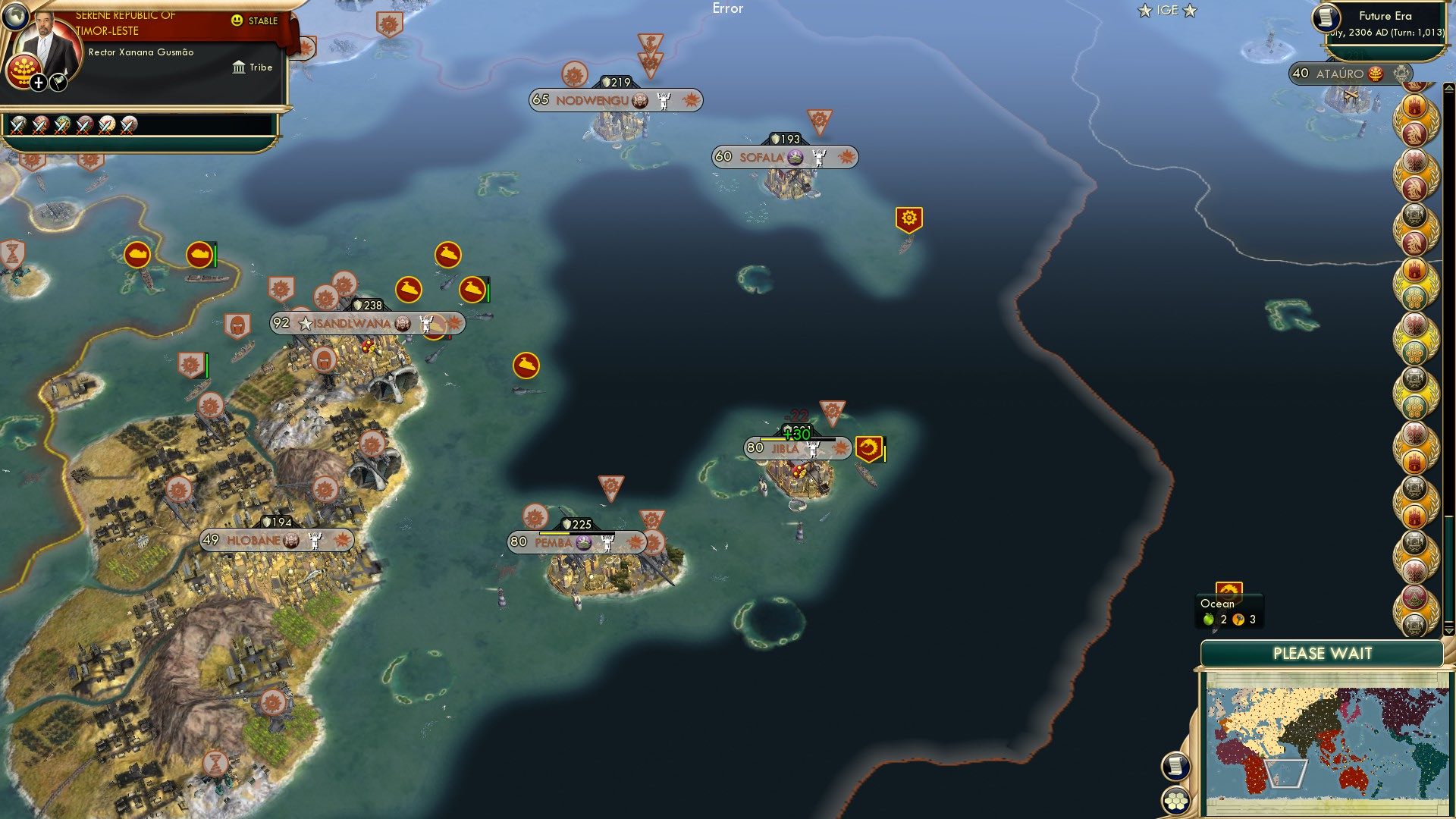Click the first crossed-swords war icon in the list
Image resolution: width=1456 pixels, height=819 pixels.
[x=17, y=124]
